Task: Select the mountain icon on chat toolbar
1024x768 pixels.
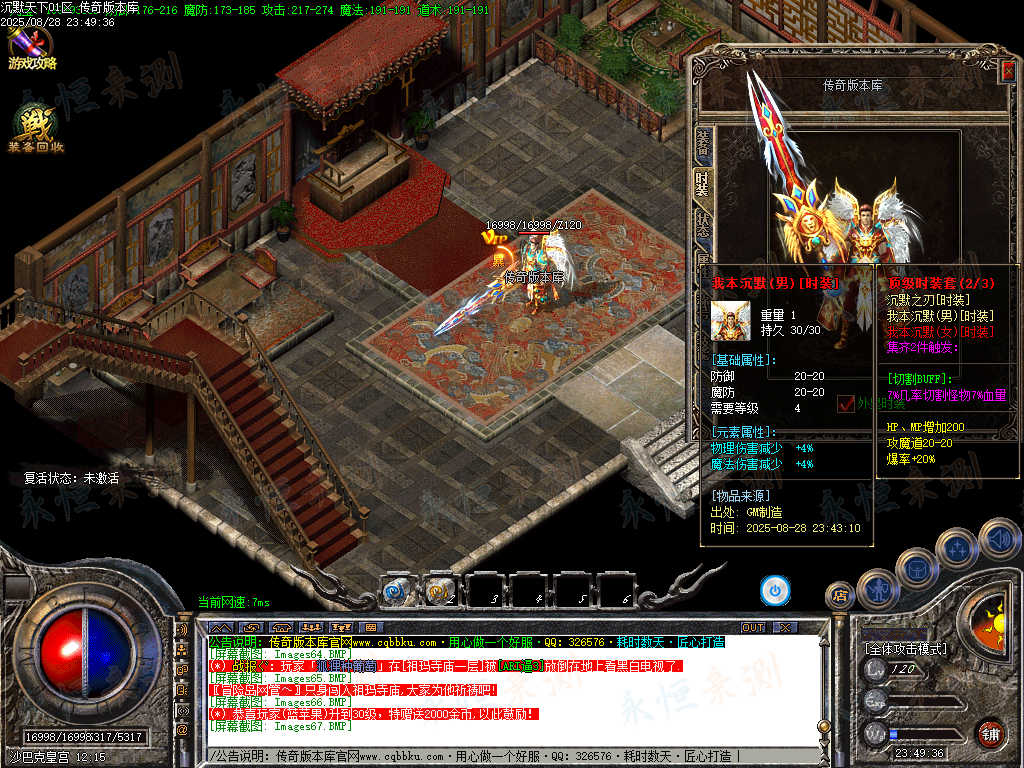Action: pos(220,627)
